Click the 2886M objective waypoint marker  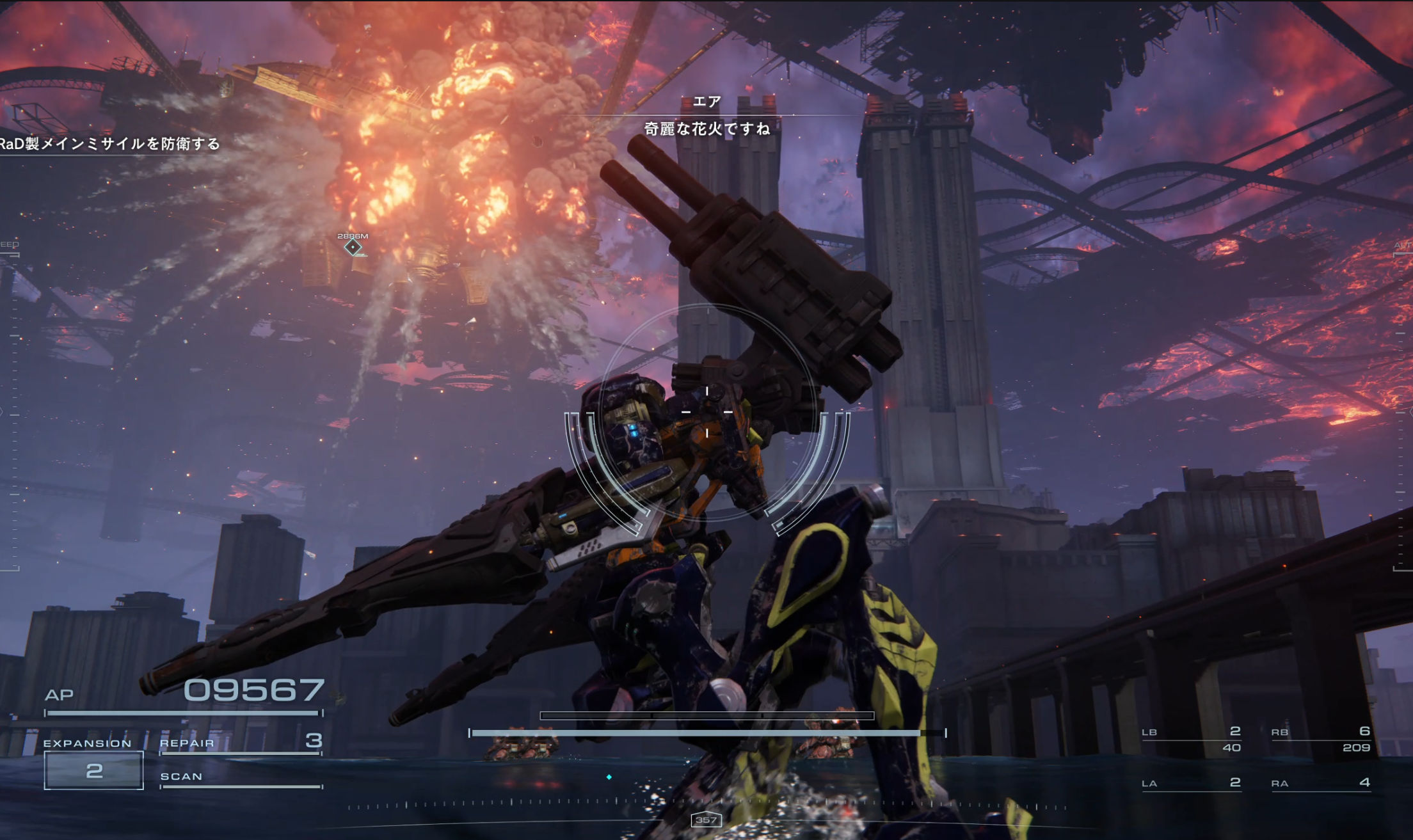tap(353, 247)
